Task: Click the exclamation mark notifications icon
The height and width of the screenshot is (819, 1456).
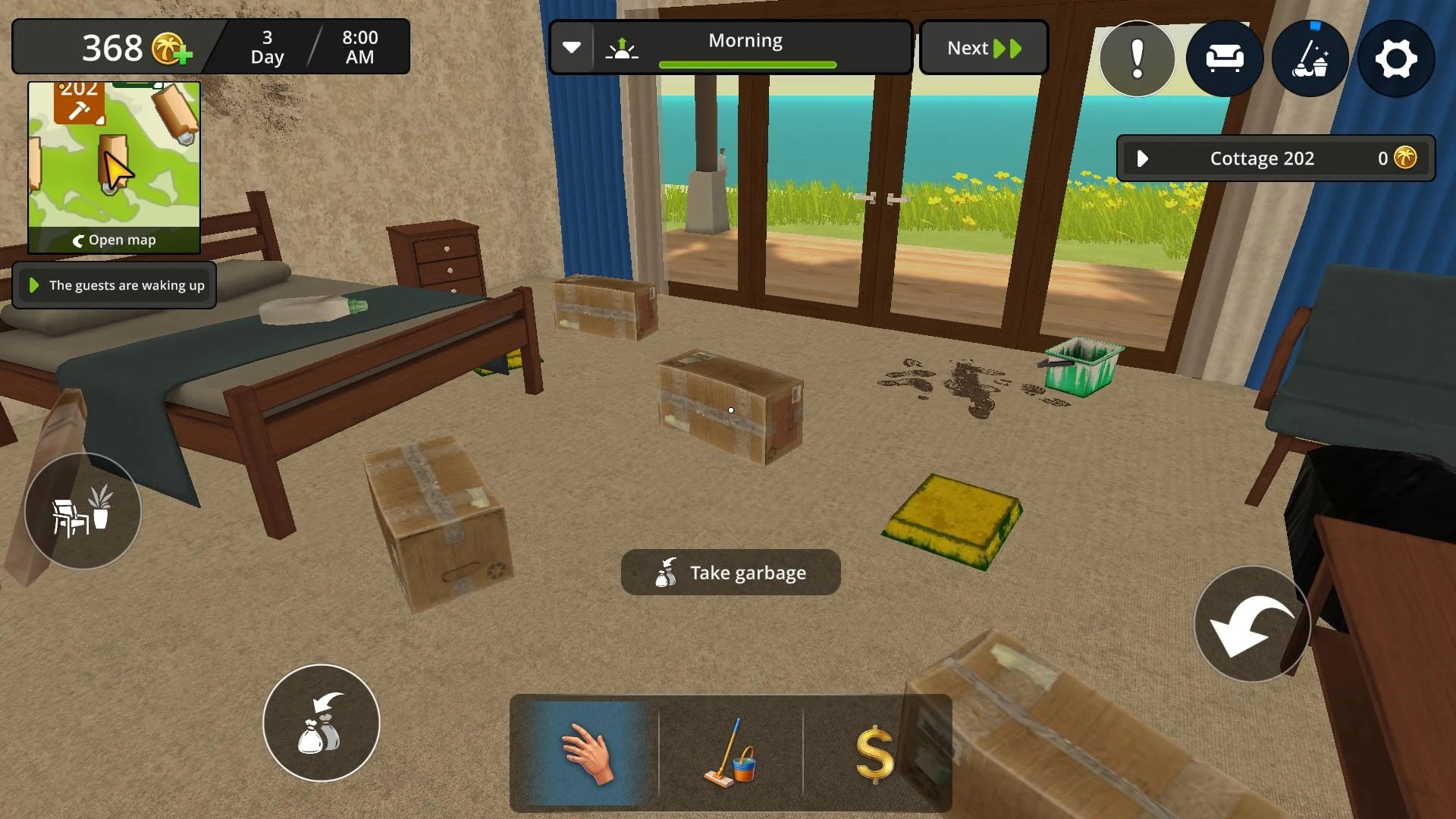Action: click(x=1137, y=58)
